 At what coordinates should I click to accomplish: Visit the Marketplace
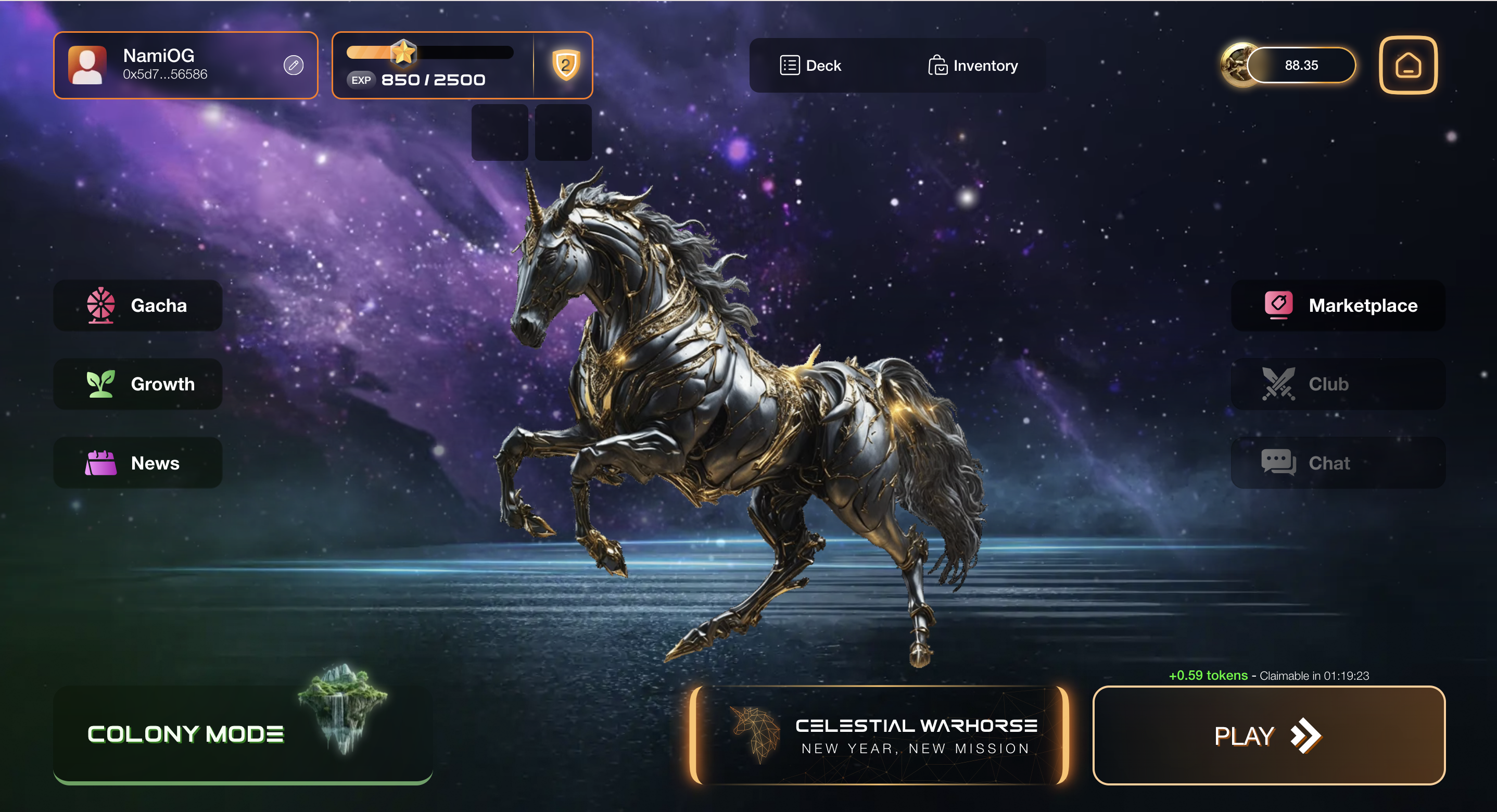1338,306
